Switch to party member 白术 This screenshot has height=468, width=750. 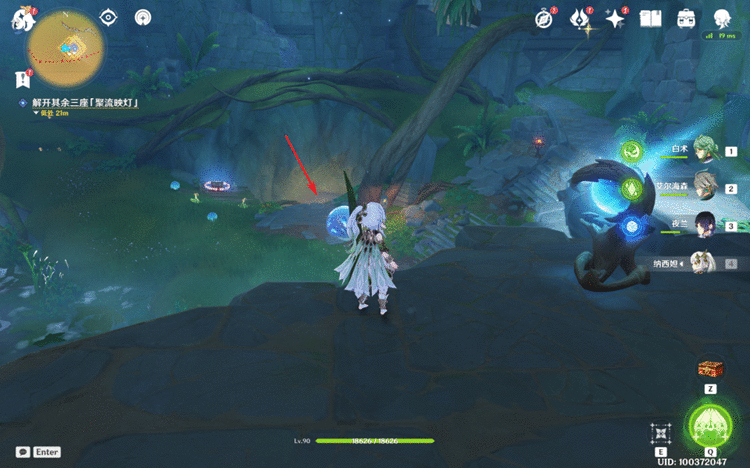(706, 150)
